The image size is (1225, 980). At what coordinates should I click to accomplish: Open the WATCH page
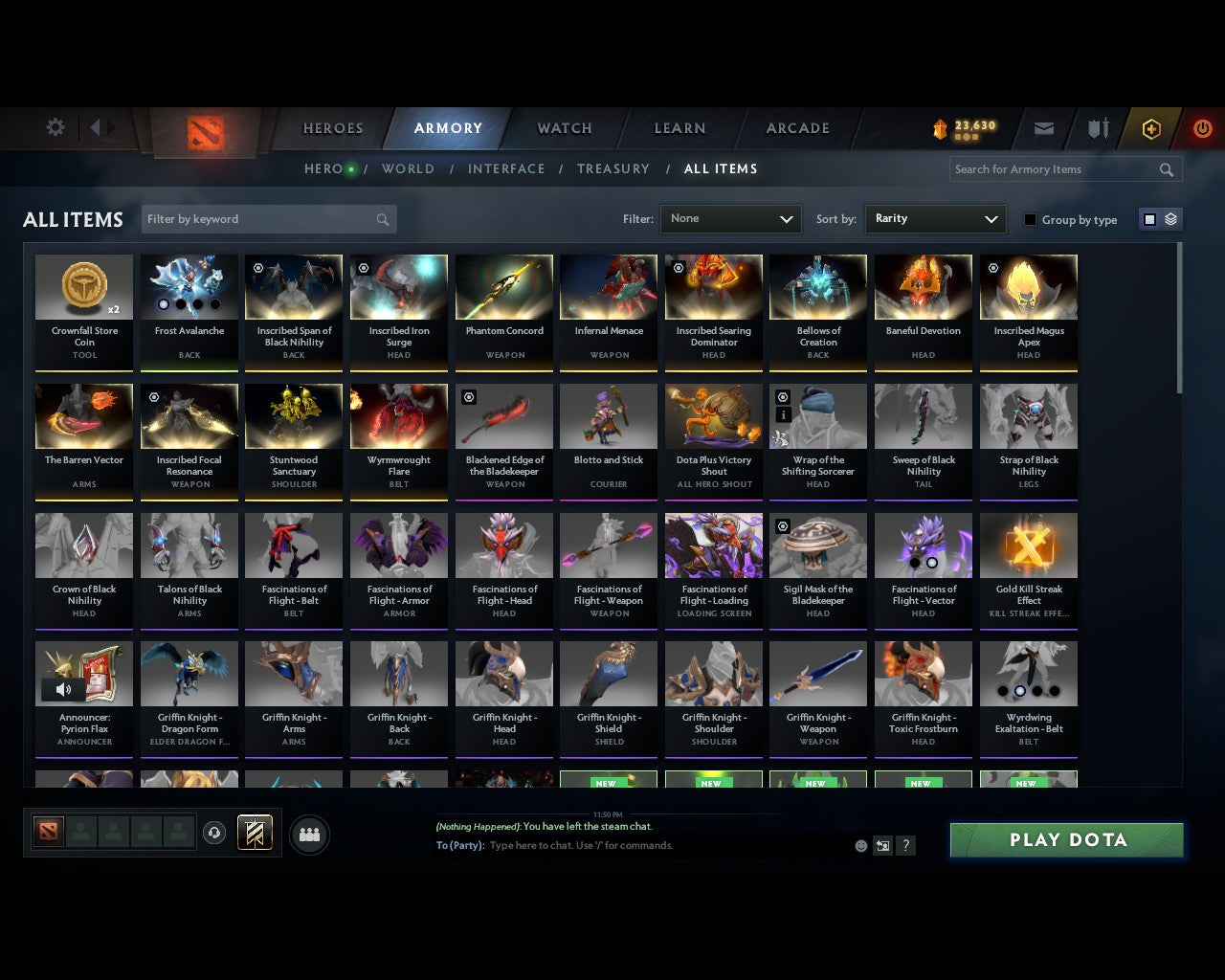tap(564, 127)
